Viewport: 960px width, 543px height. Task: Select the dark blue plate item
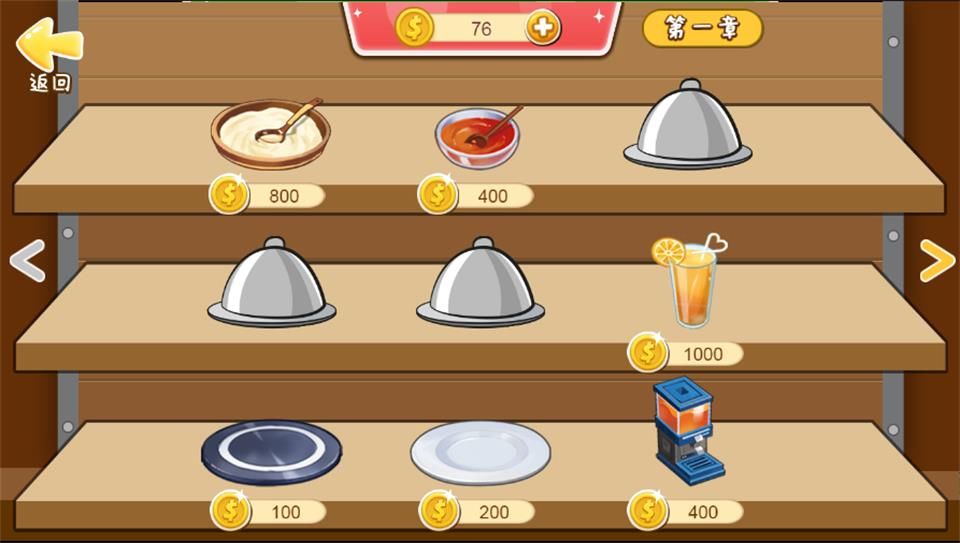[x=271, y=452]
